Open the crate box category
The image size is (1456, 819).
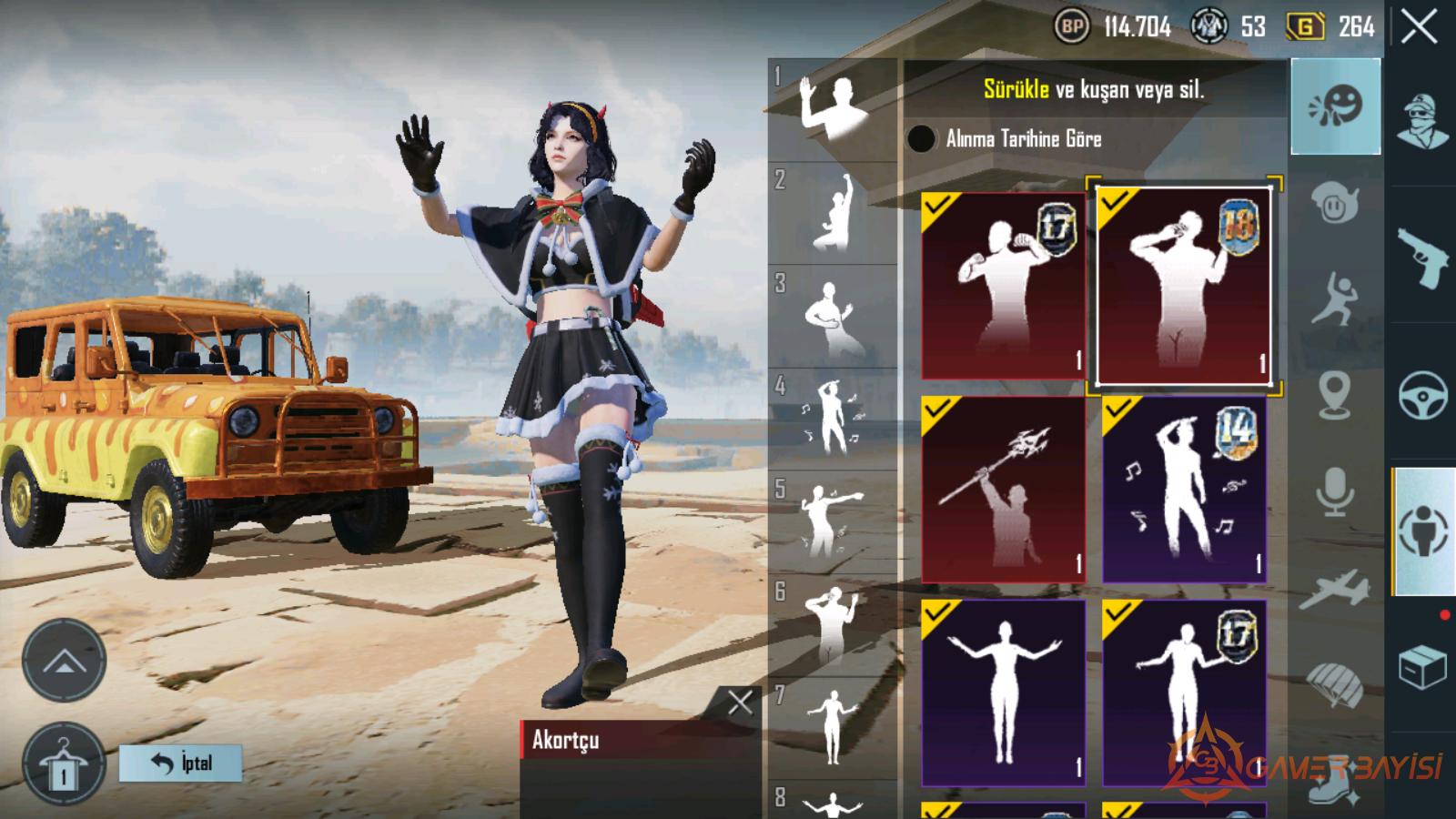coord(1422,668)
